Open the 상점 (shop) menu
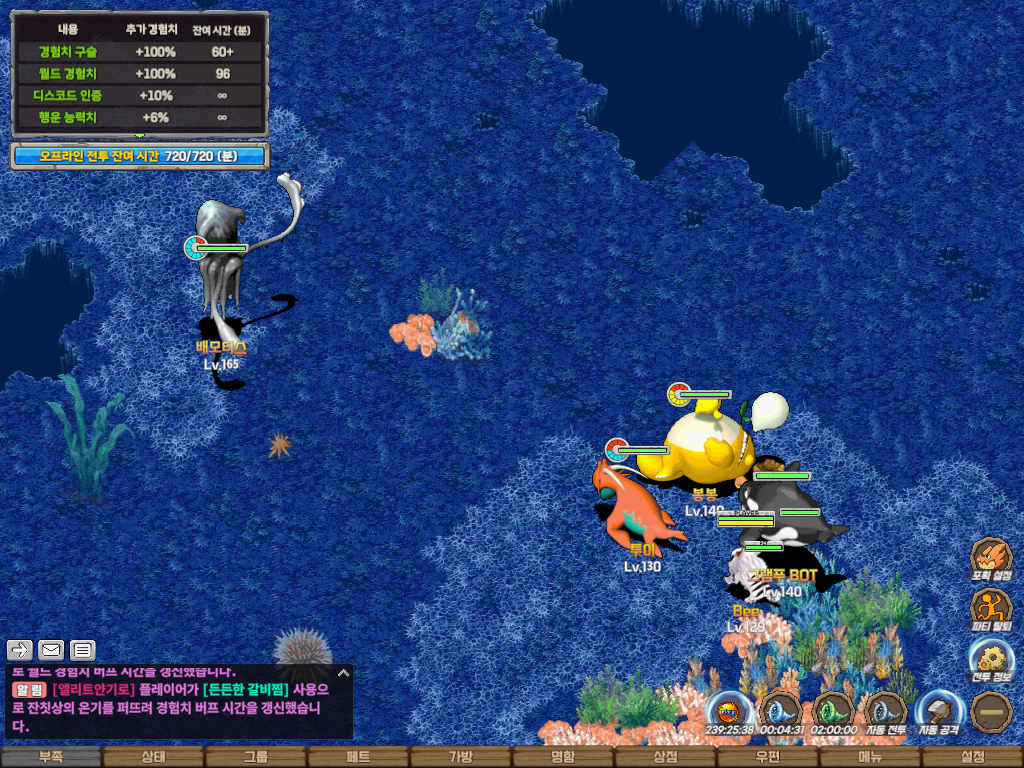1024x768 pixels. [665, 757]
